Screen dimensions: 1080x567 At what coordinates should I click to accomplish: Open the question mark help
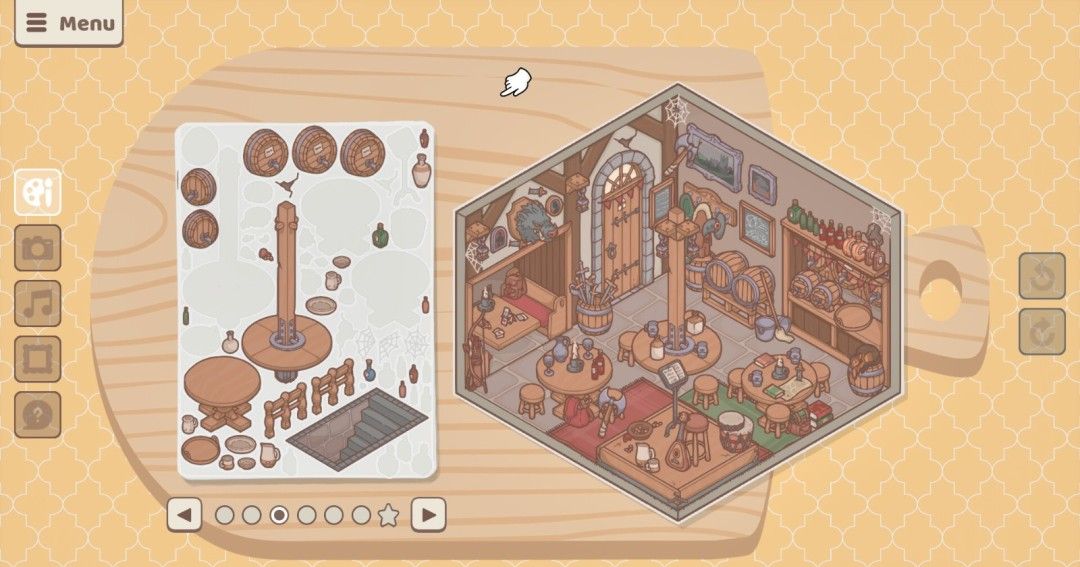point(38,414)
